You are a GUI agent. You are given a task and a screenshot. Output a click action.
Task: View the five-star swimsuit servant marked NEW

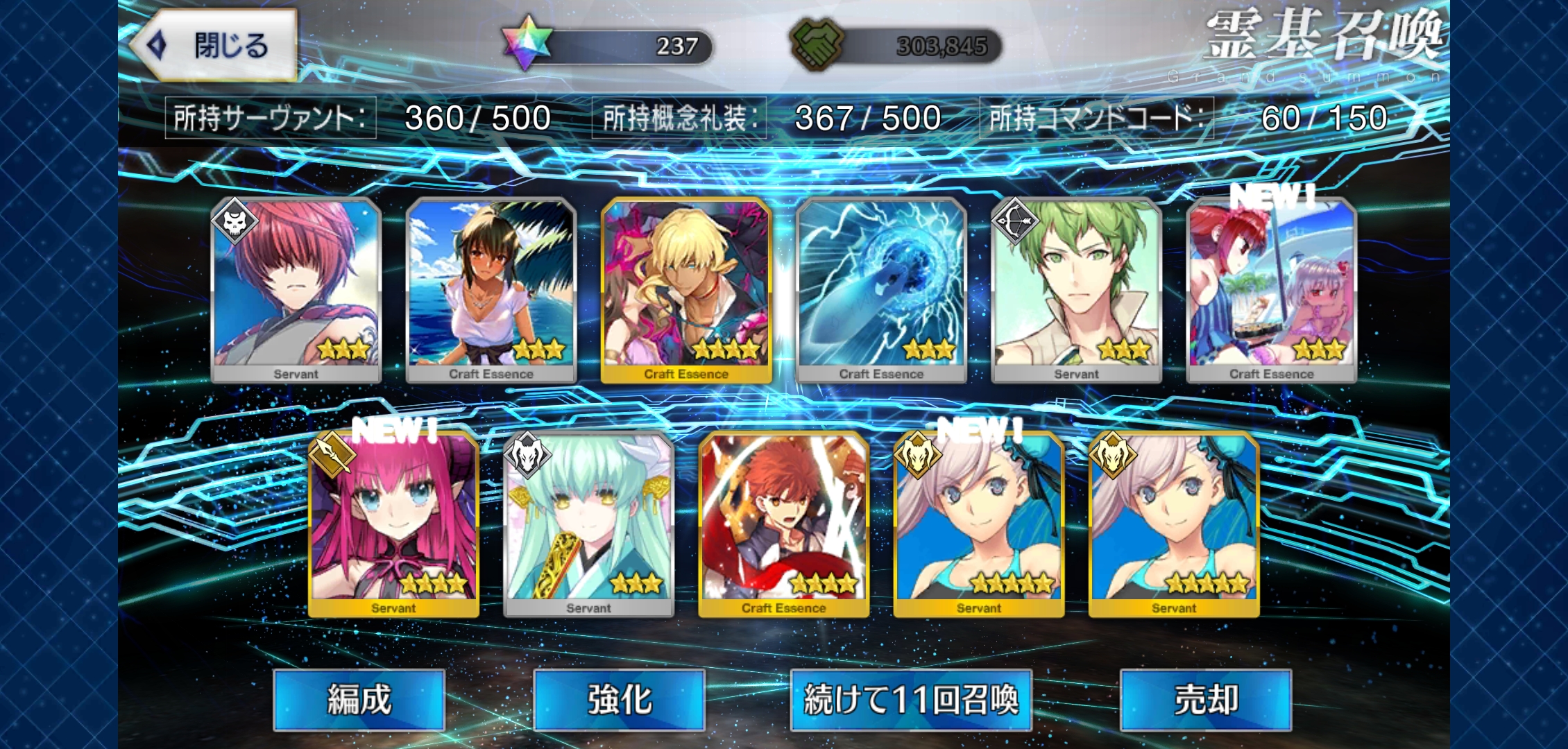point(978,524)
